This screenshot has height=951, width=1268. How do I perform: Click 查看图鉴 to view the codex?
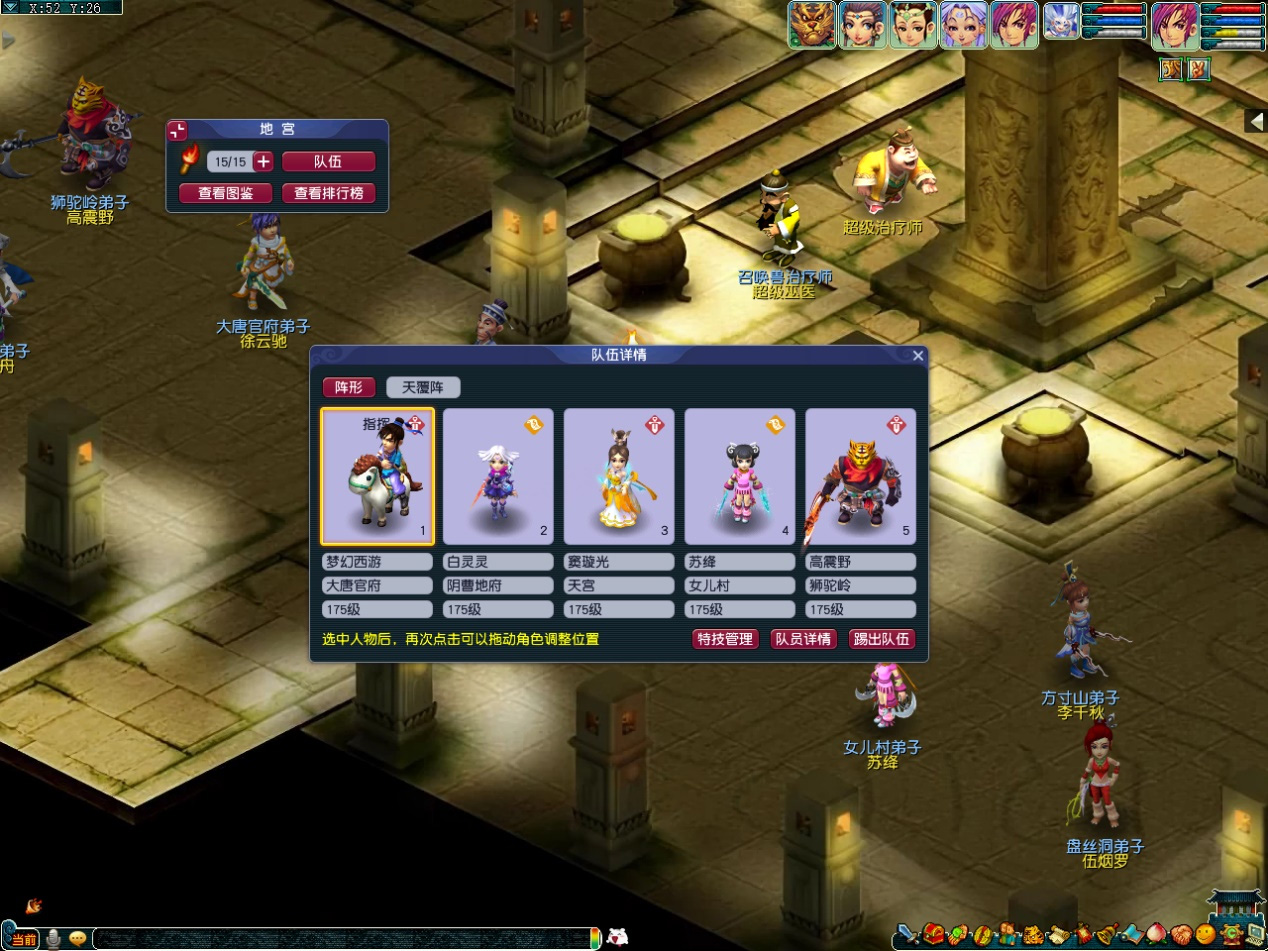point(225,193)
